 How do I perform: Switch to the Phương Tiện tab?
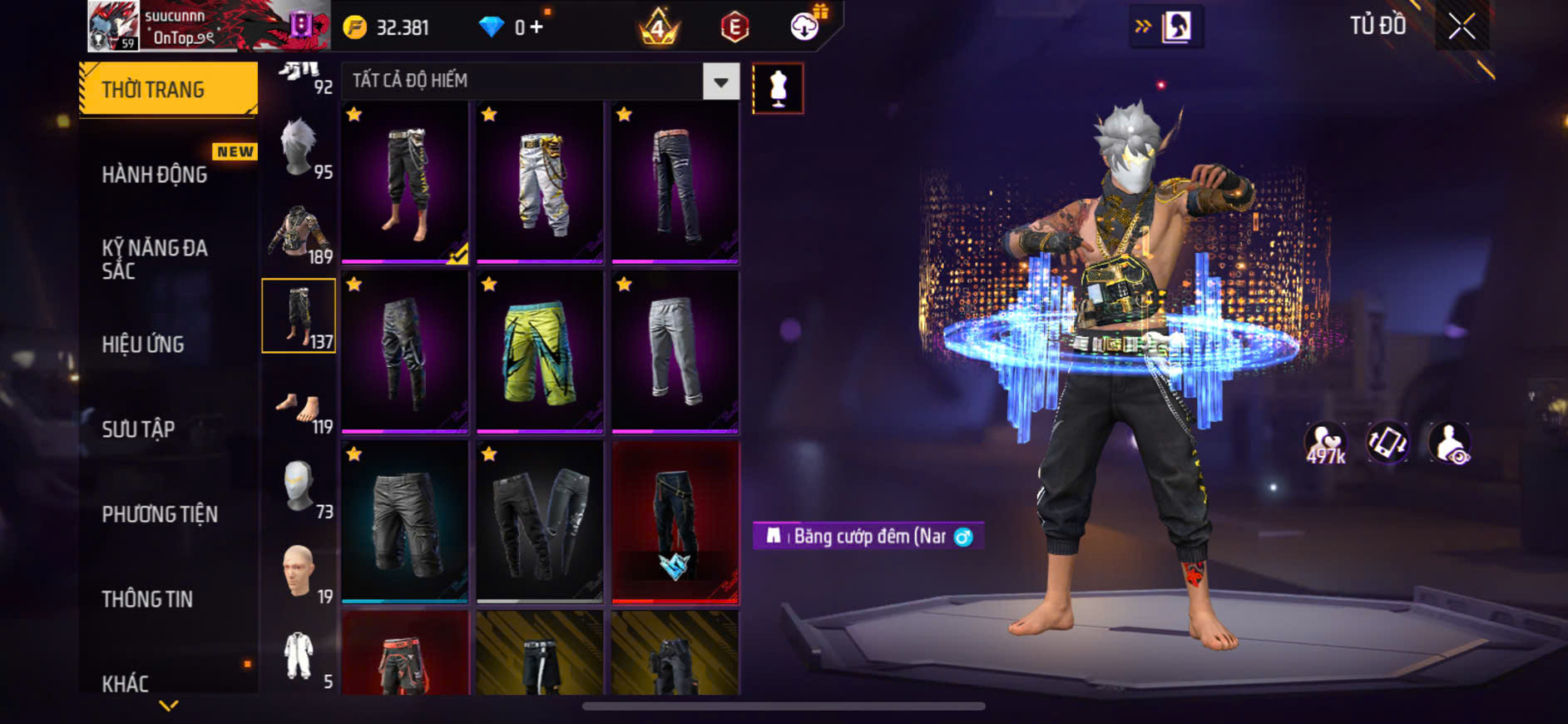coord(160,514)
